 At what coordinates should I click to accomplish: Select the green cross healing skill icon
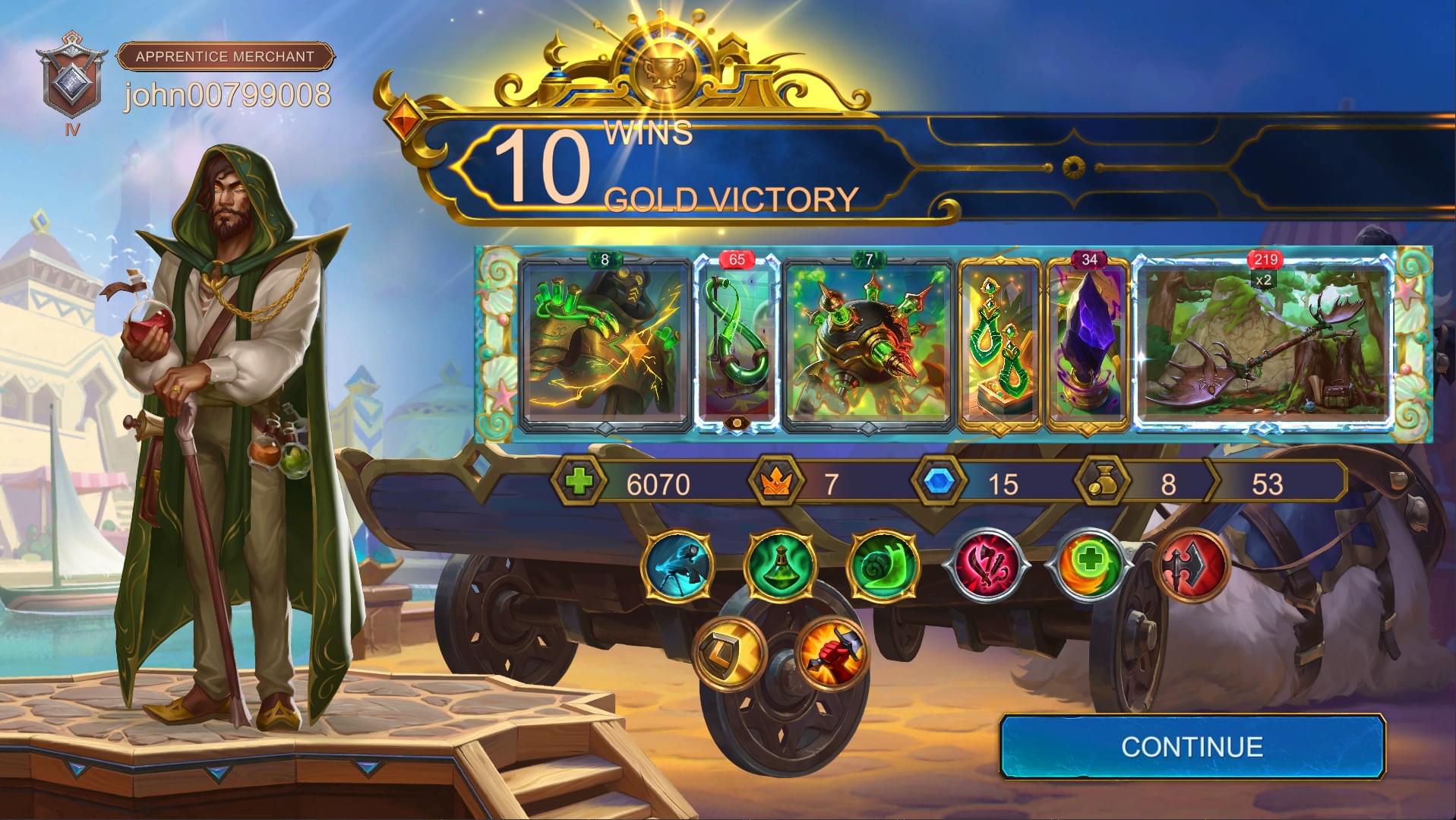[x=1088, y=565]
